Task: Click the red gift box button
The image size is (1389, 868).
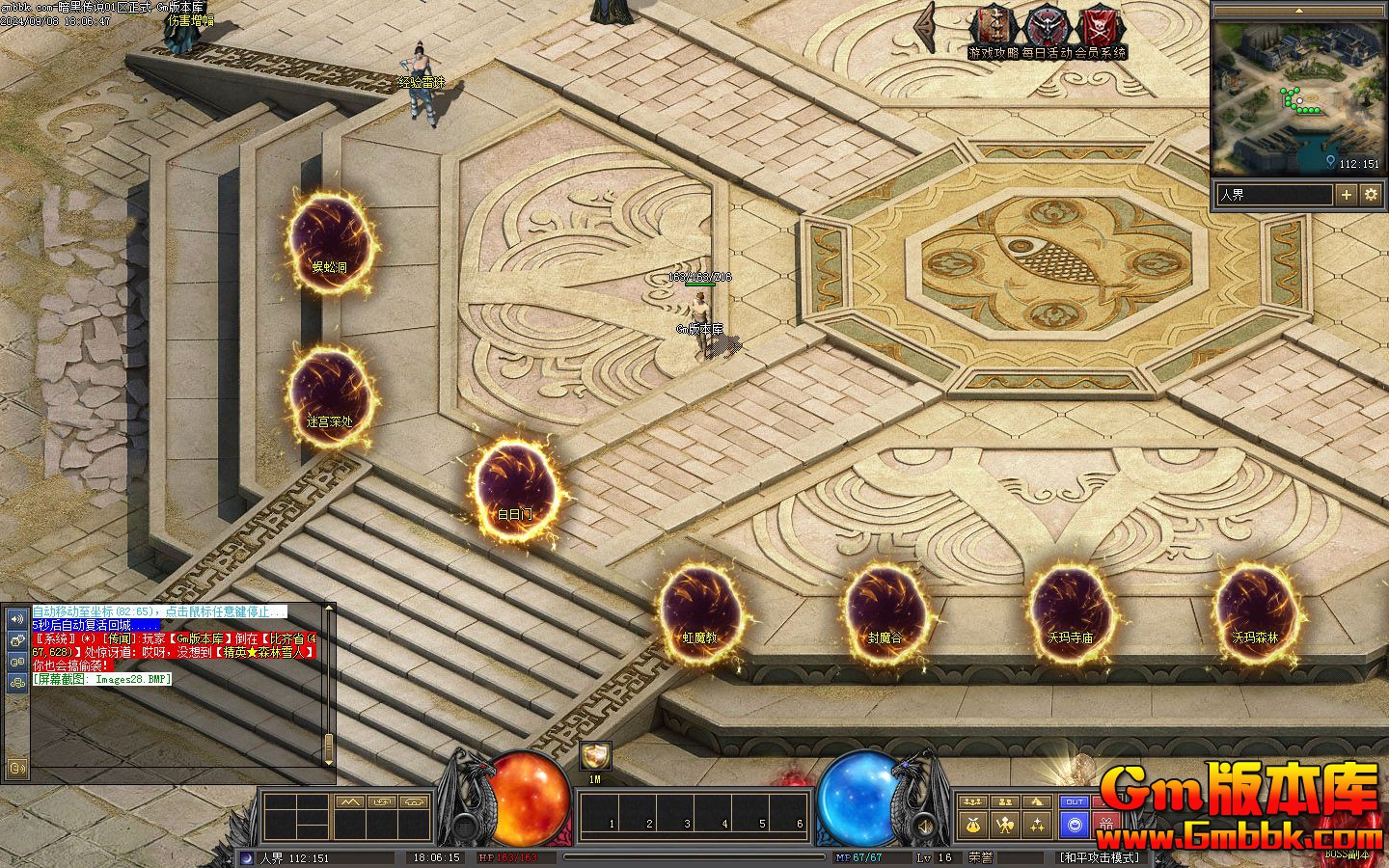Action: pos(1106,825)
